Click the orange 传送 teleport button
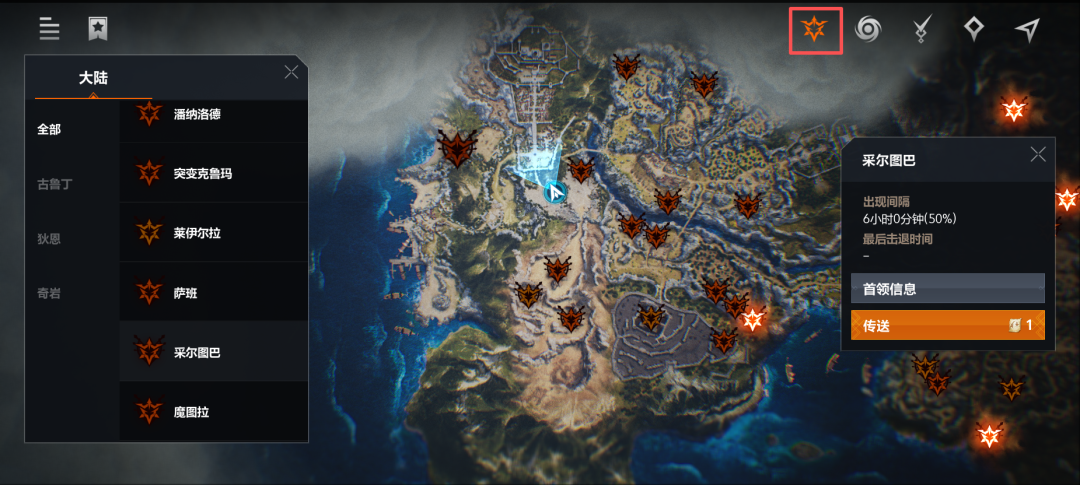Image resolution: width=1080 pixels, height=485 pixels. click(x=947, y=325)
